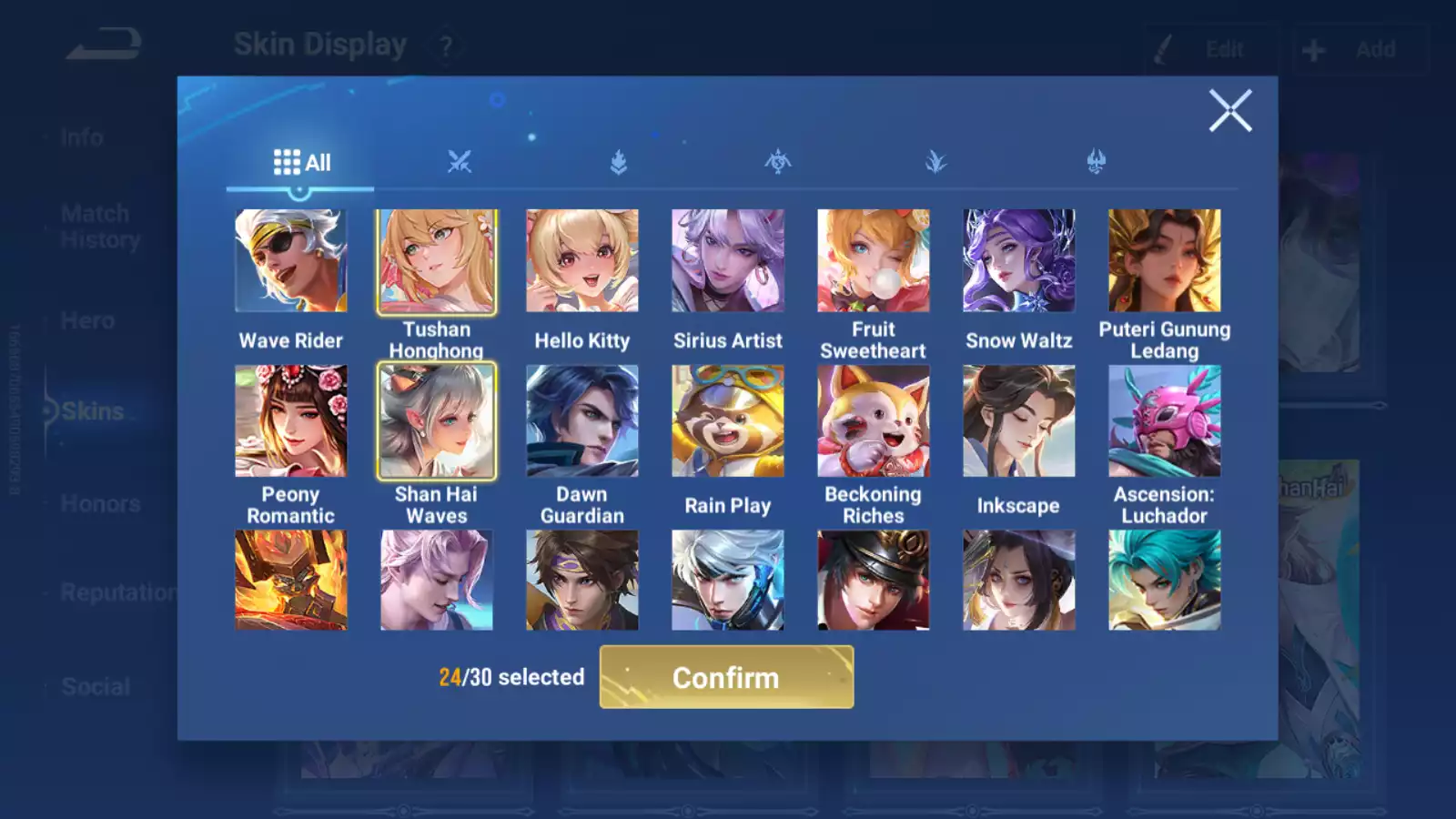Select the Beckoning Riches skin

(874, 421)
